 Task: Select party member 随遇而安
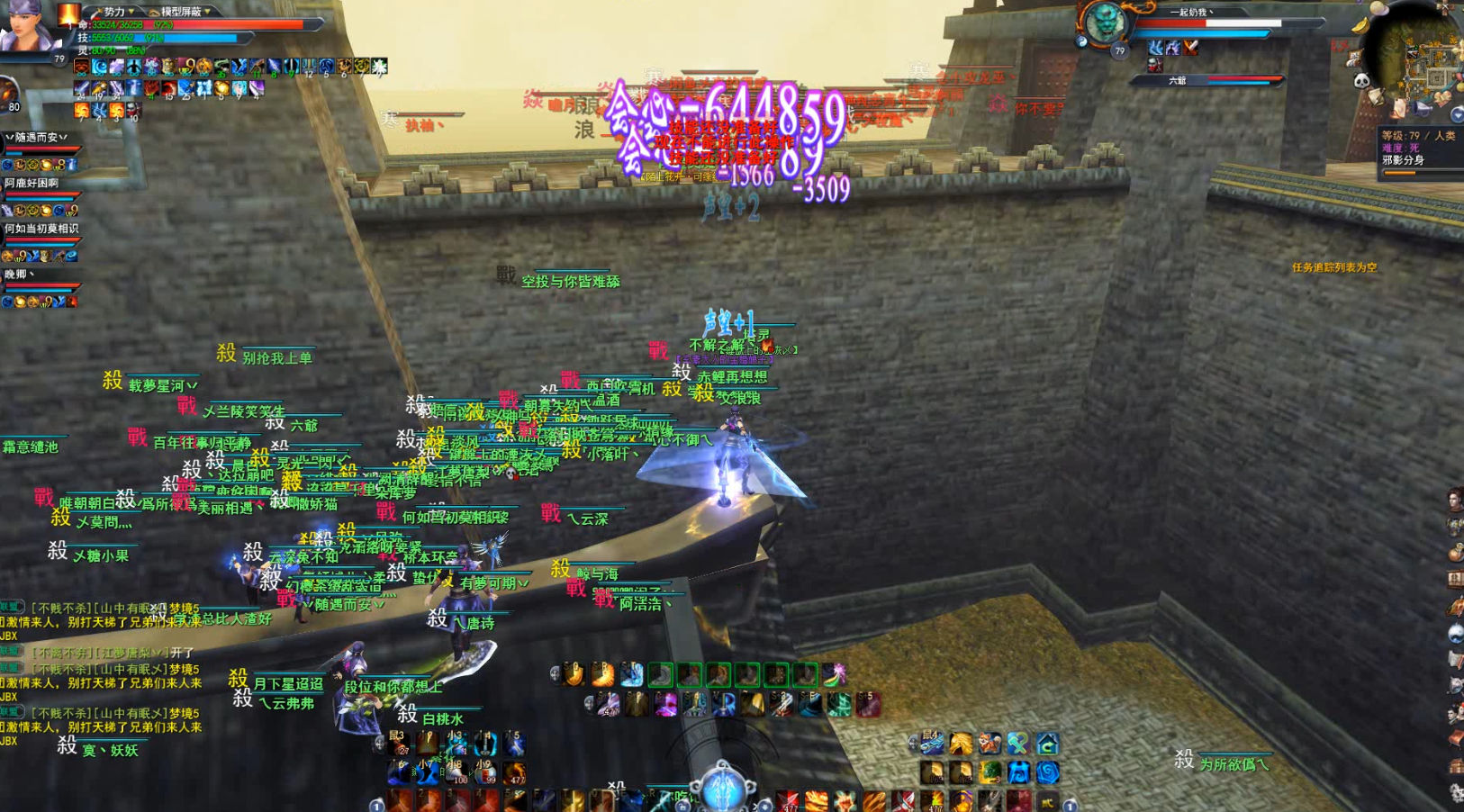click(x=38, y=137)
